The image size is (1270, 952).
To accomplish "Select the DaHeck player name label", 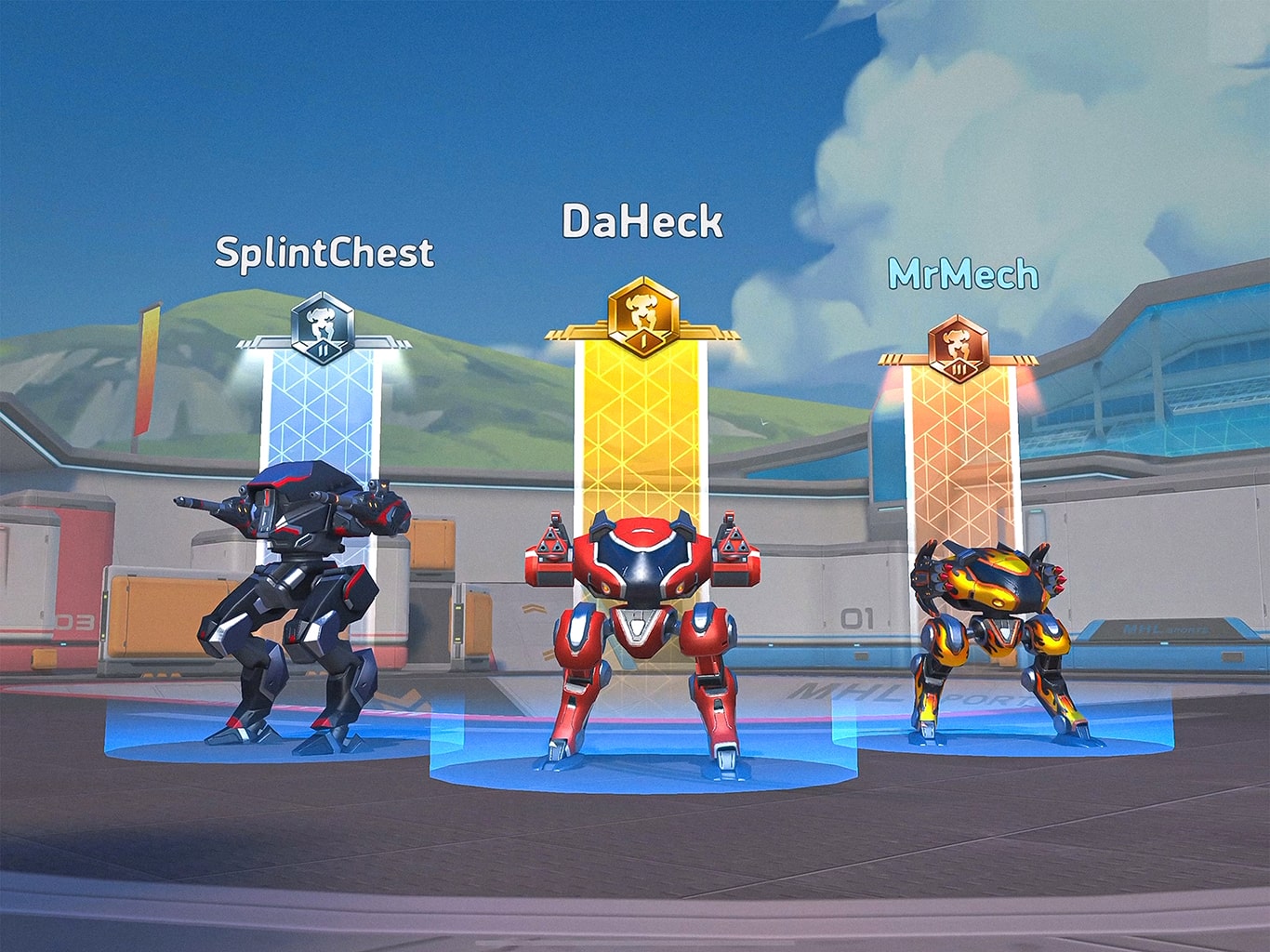I will 642,222.
